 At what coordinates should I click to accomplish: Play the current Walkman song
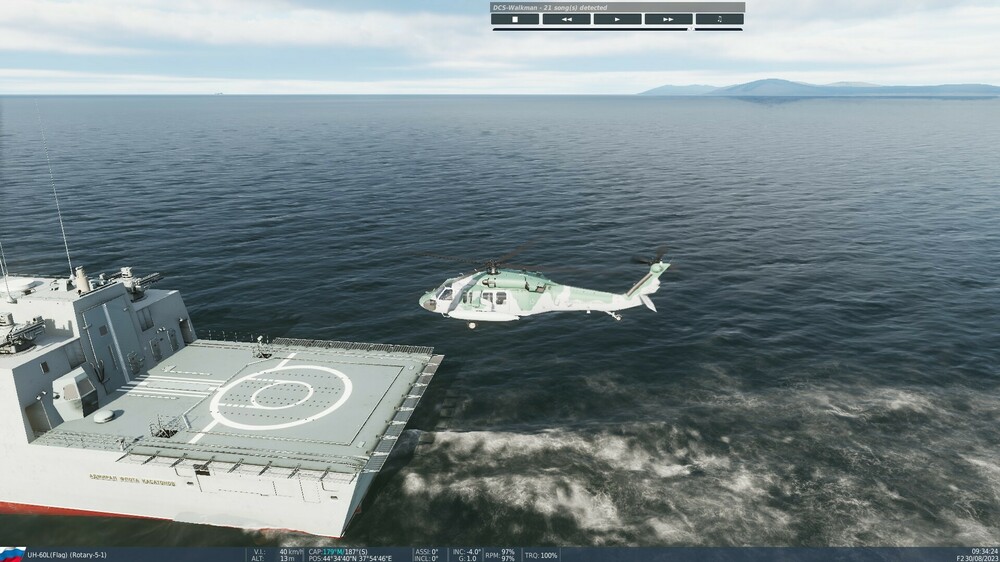(x=617, y=19)
